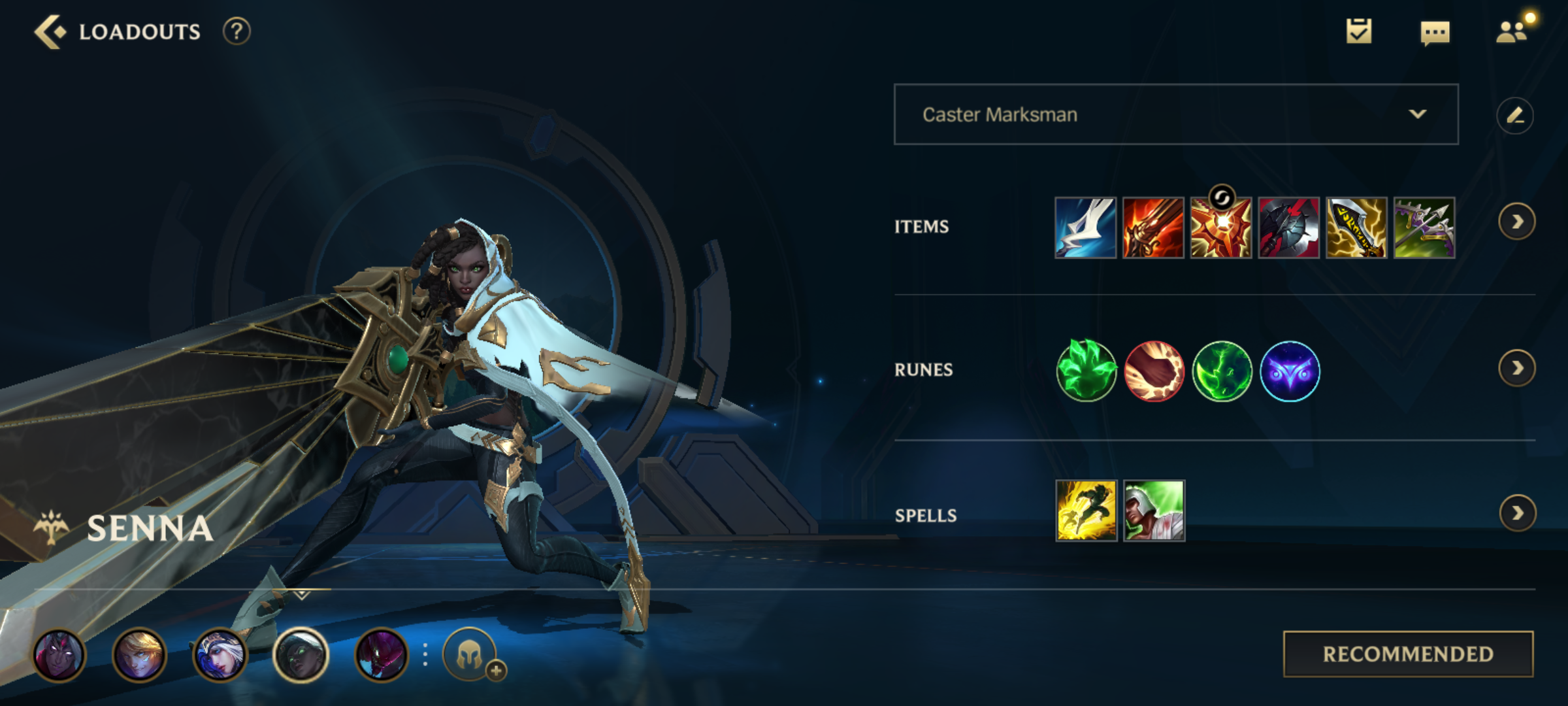Viewport: 1568px width, 706px height.
Task: Select the green crystal keystone rune
Action: point(1086,371)
